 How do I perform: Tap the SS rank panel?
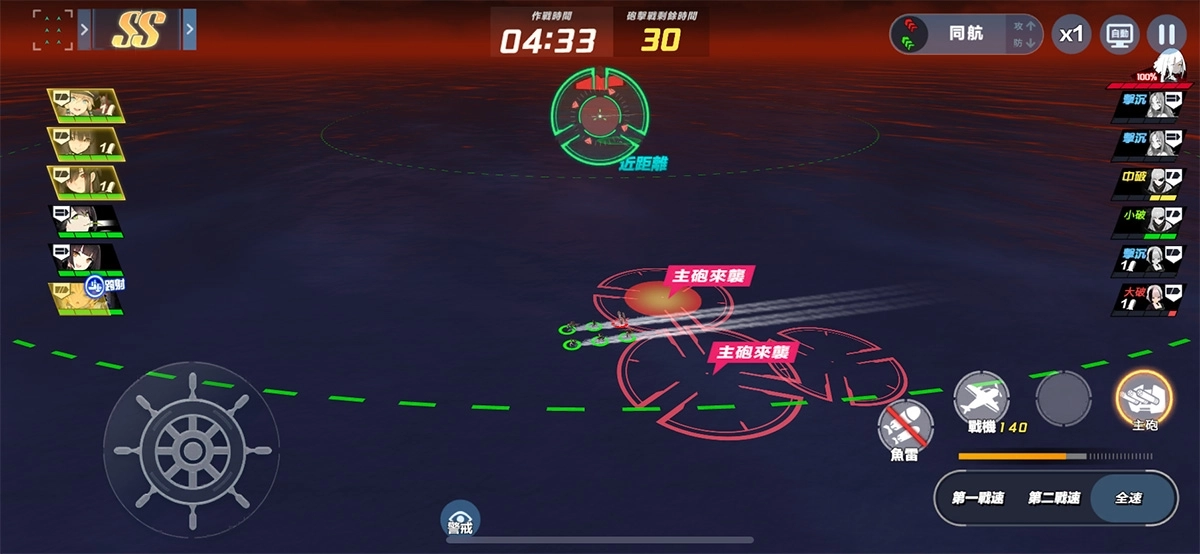click(x=138, y=30)
